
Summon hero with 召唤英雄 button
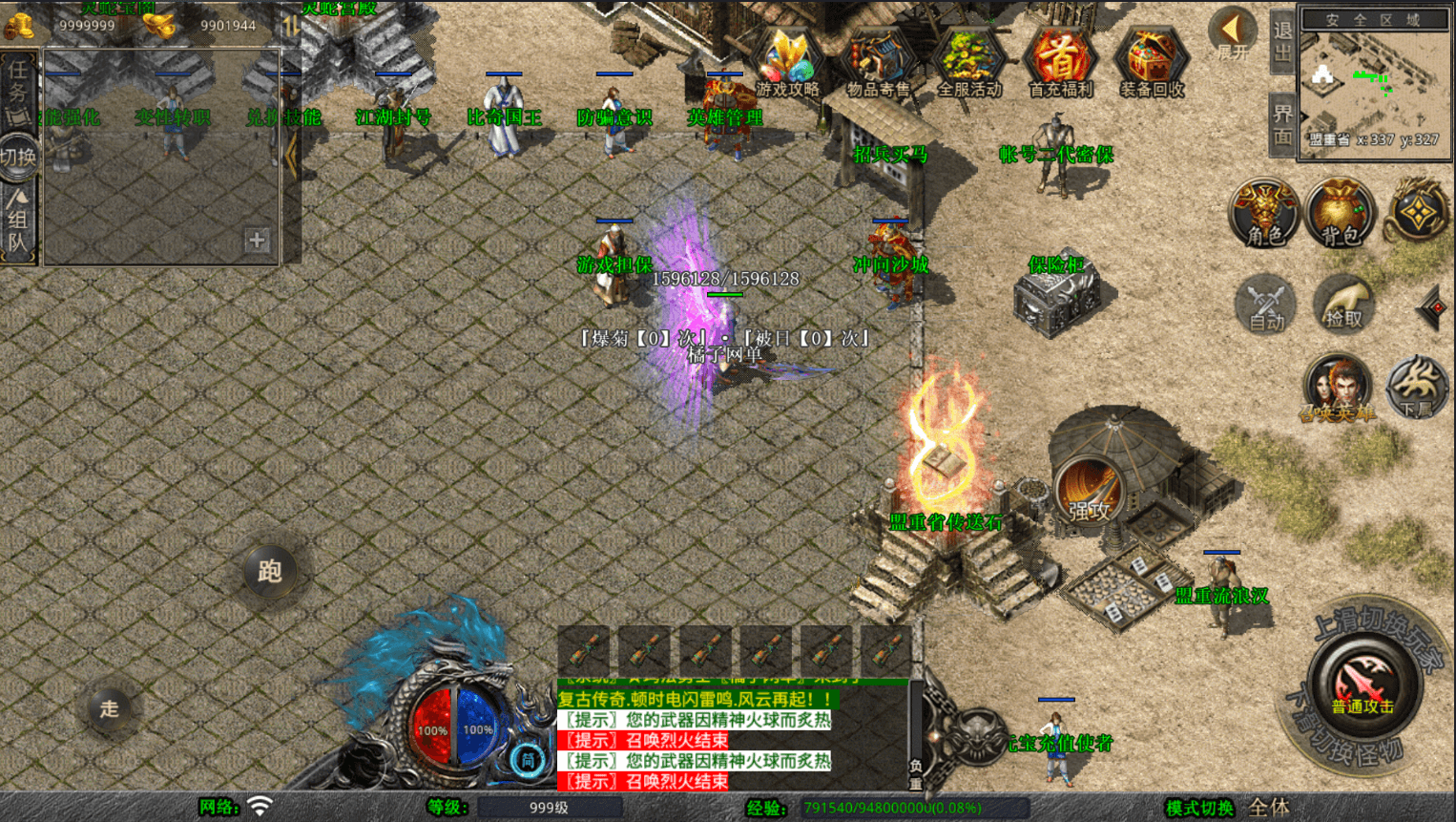(x=1338, y=389)
